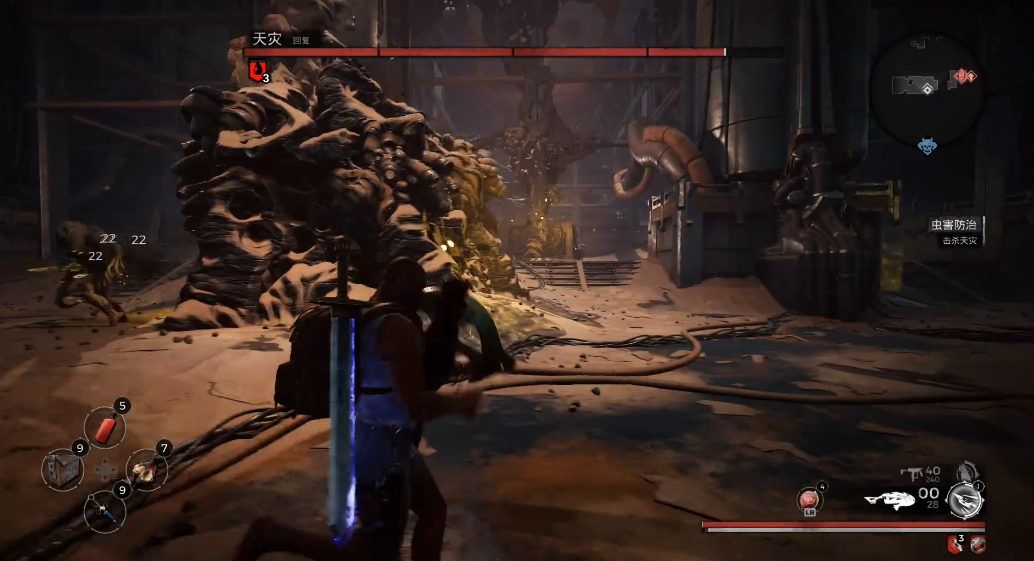Inspect the boss's red debuff icon

(257, 70)
